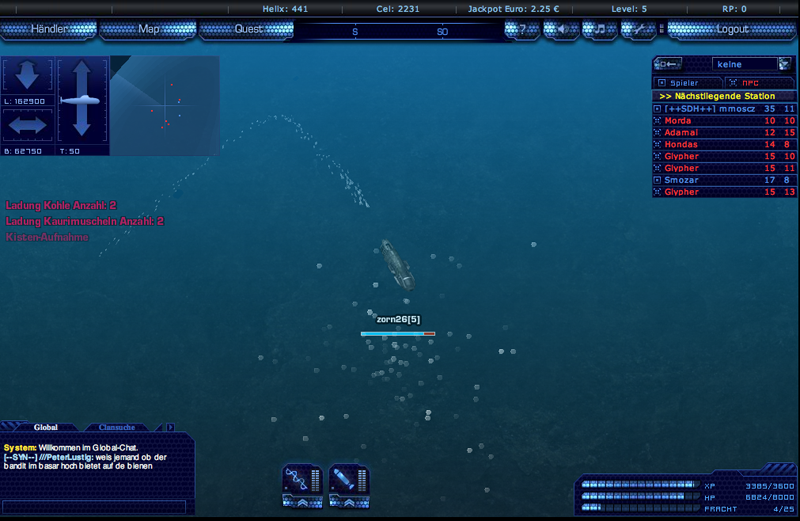Image resolution: width=800 pixels, height=521 pixels.
Task: Open the Händler menu
Action: [x=48, y=29]
